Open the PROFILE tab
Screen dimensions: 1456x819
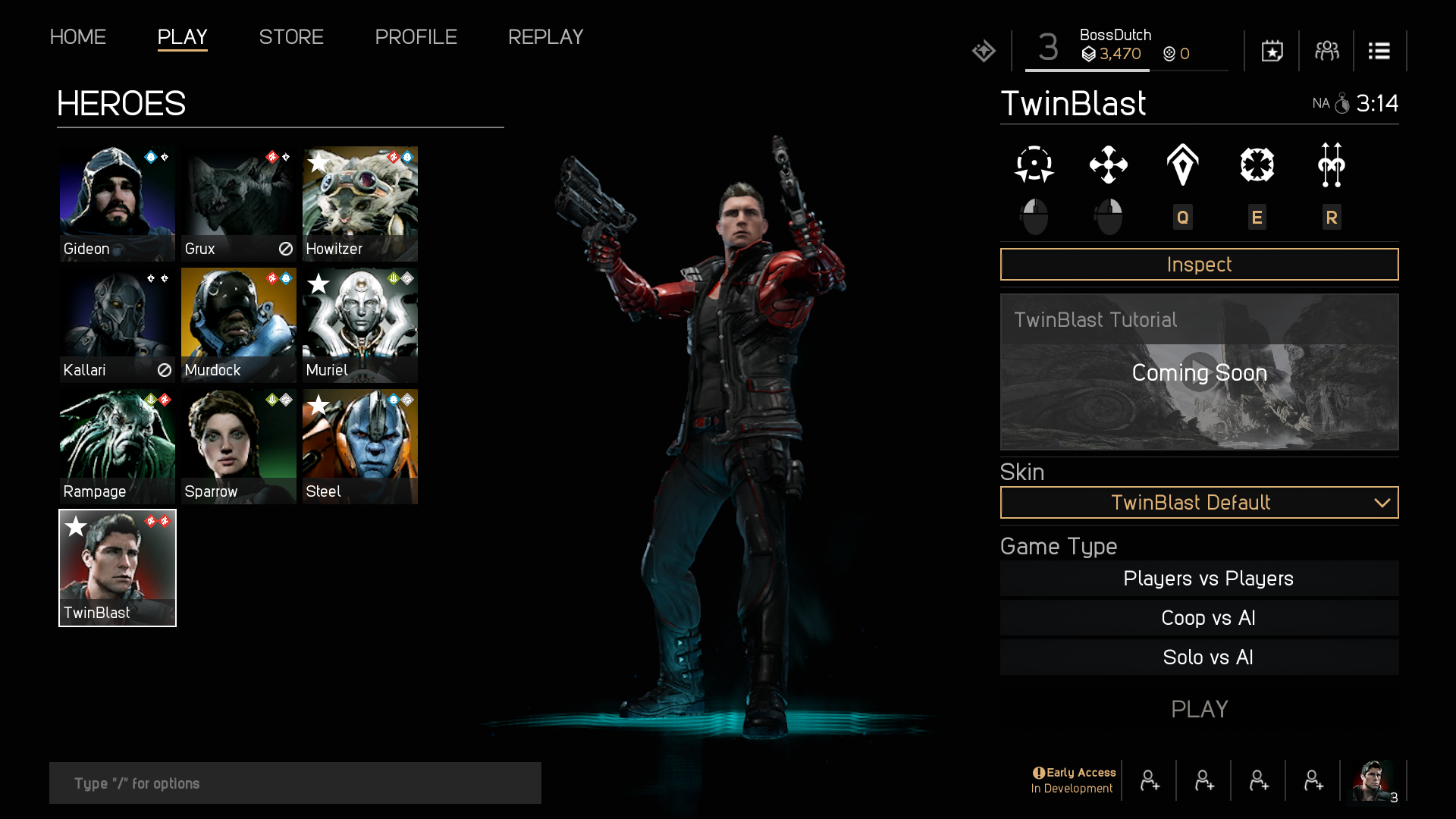click(416, 37)
